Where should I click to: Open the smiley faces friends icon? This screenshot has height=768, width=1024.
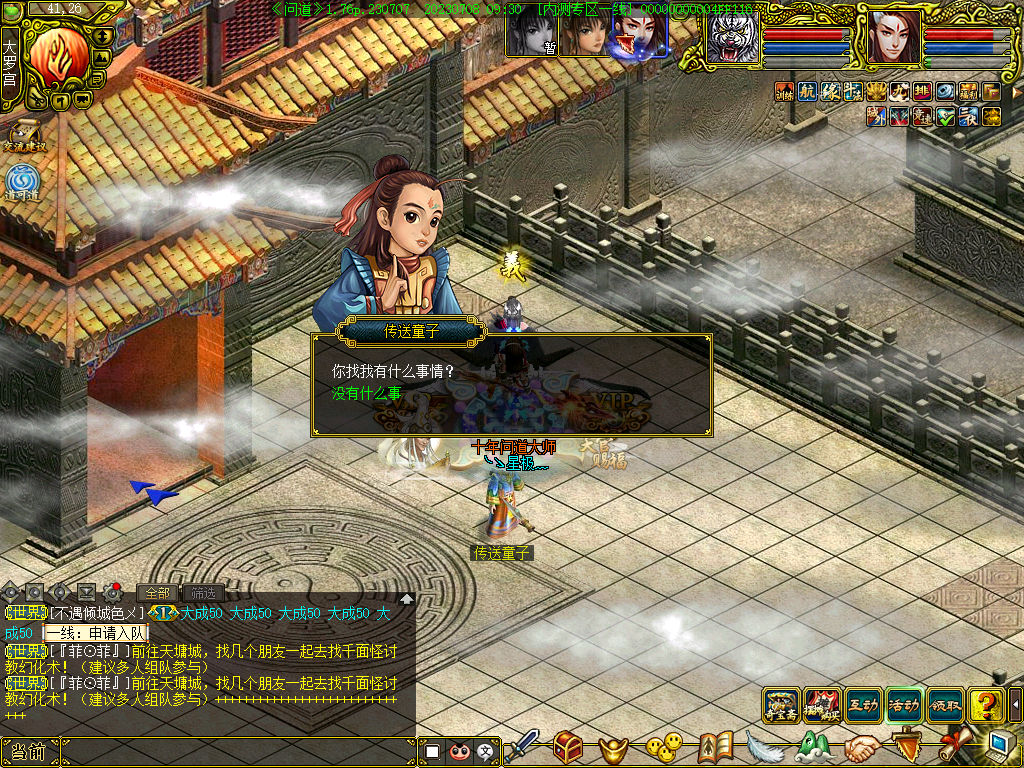[x=662, y=747]
